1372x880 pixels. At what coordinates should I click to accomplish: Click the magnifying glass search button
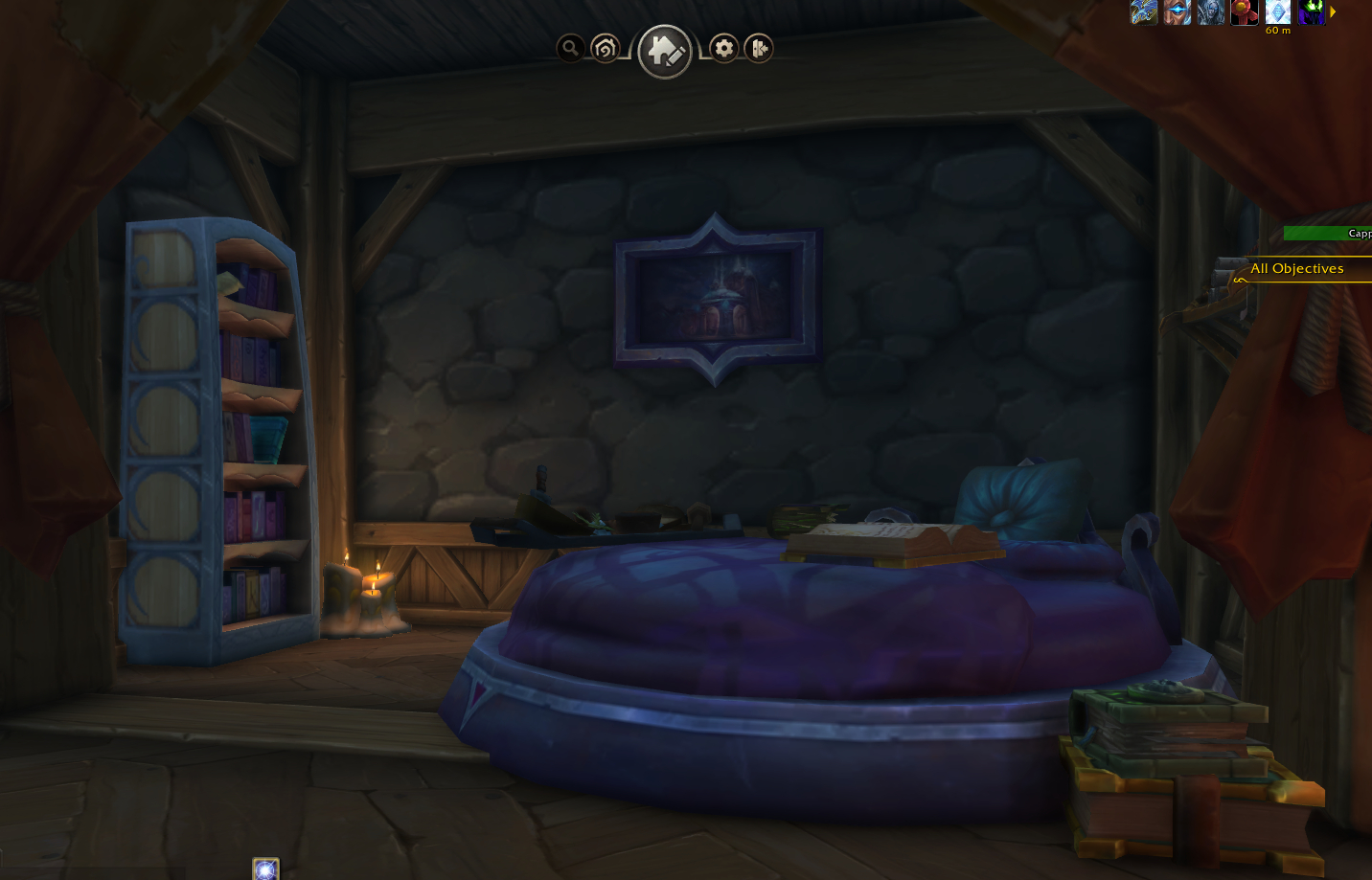pos(570,48)
